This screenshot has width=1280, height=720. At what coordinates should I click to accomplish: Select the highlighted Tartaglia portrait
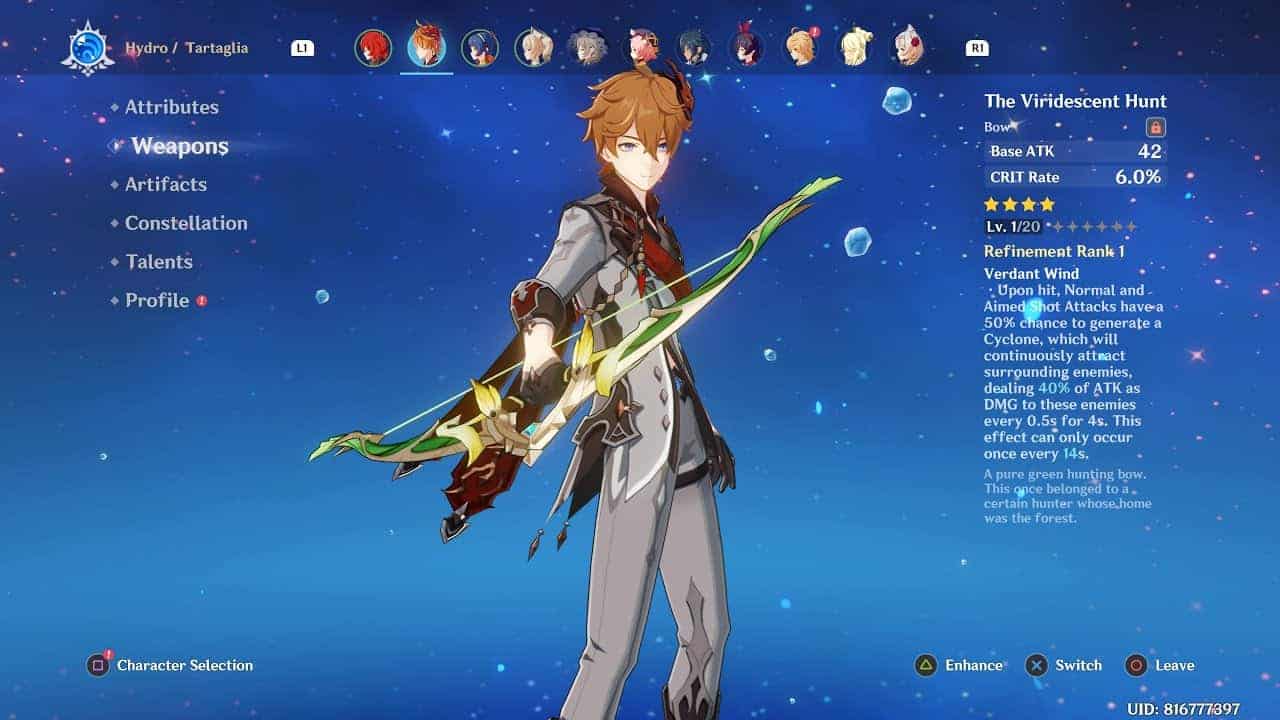pyautogui.click(x=427, y=47)
